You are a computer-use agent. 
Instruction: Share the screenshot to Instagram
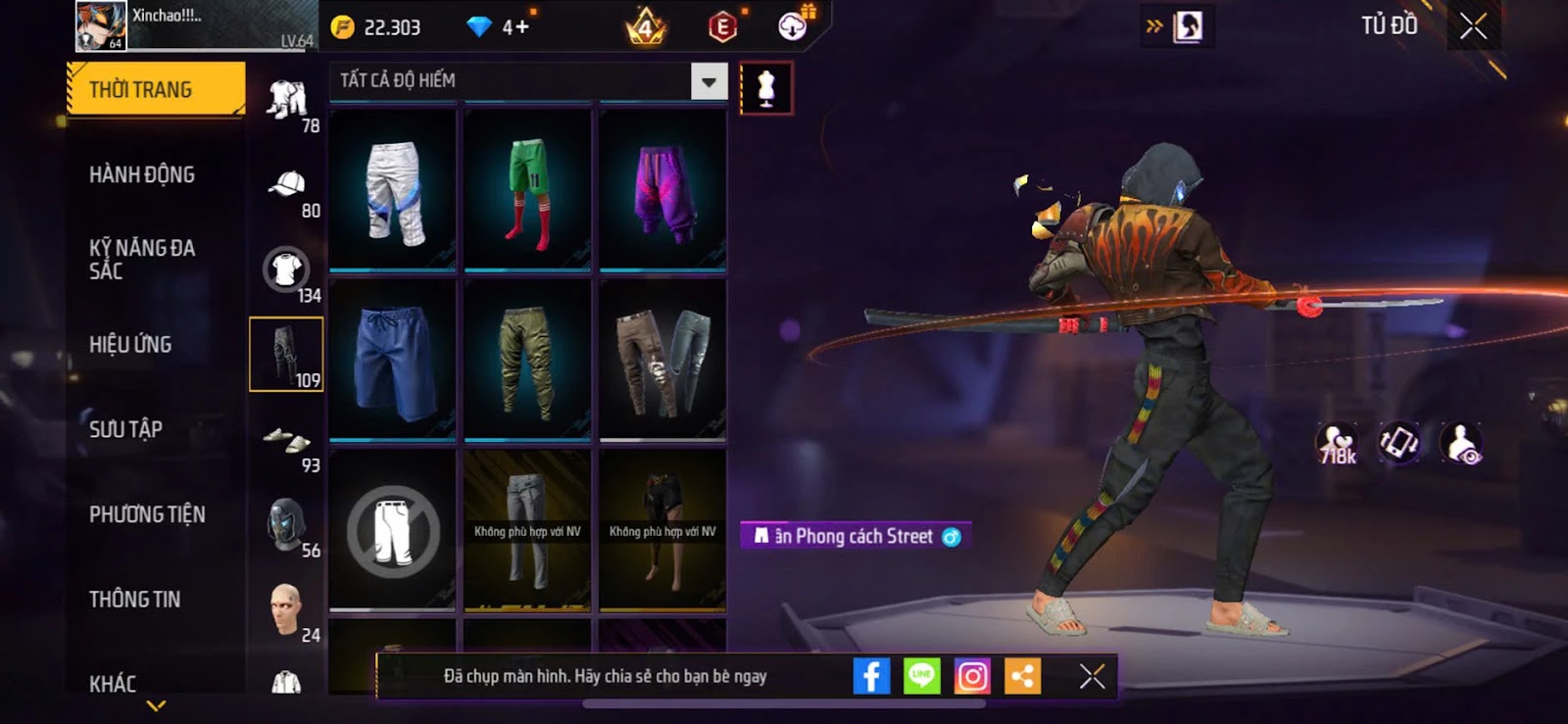(972, 676)
